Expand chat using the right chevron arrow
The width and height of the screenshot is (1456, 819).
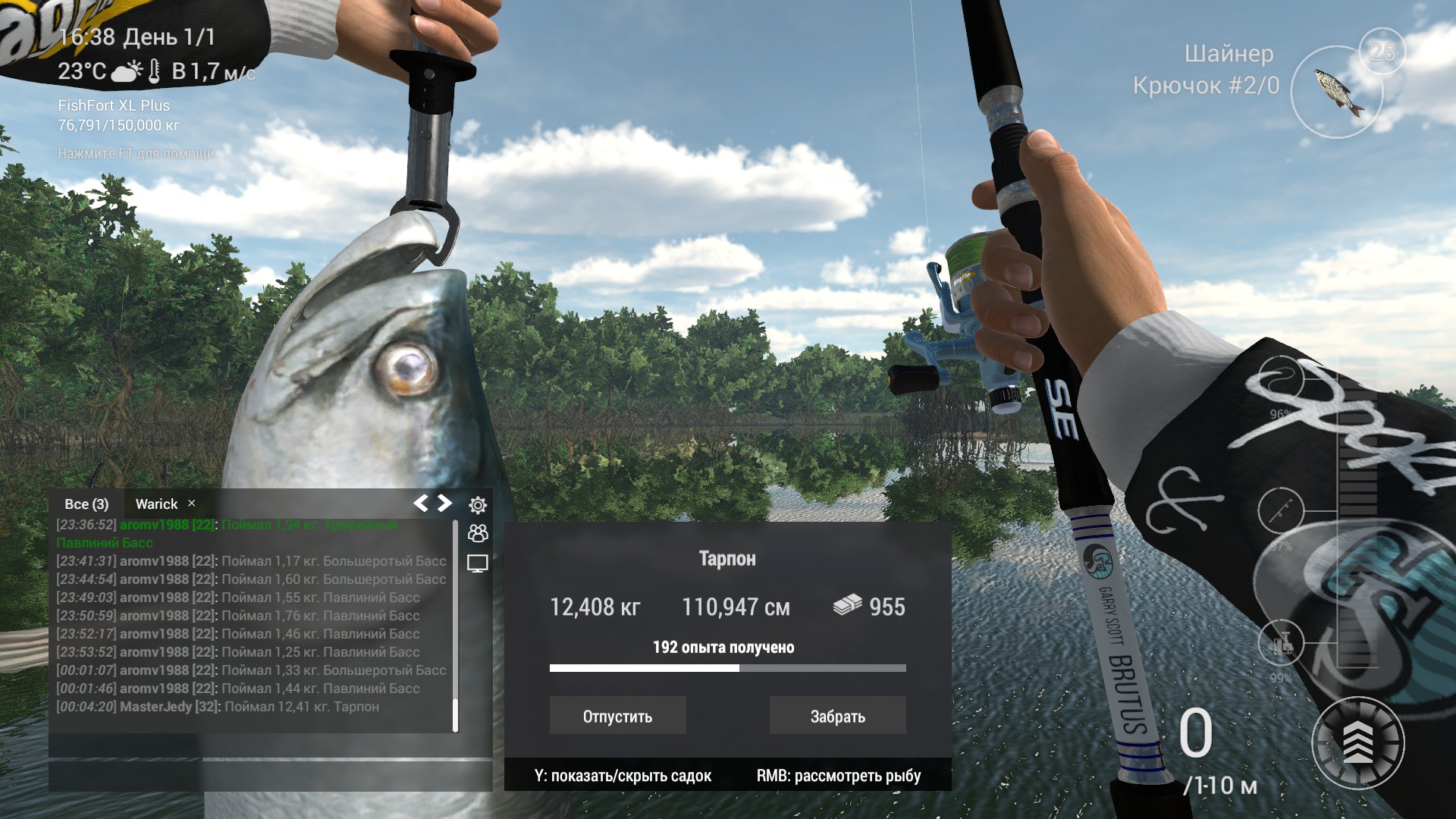click(x=444, y=501)
